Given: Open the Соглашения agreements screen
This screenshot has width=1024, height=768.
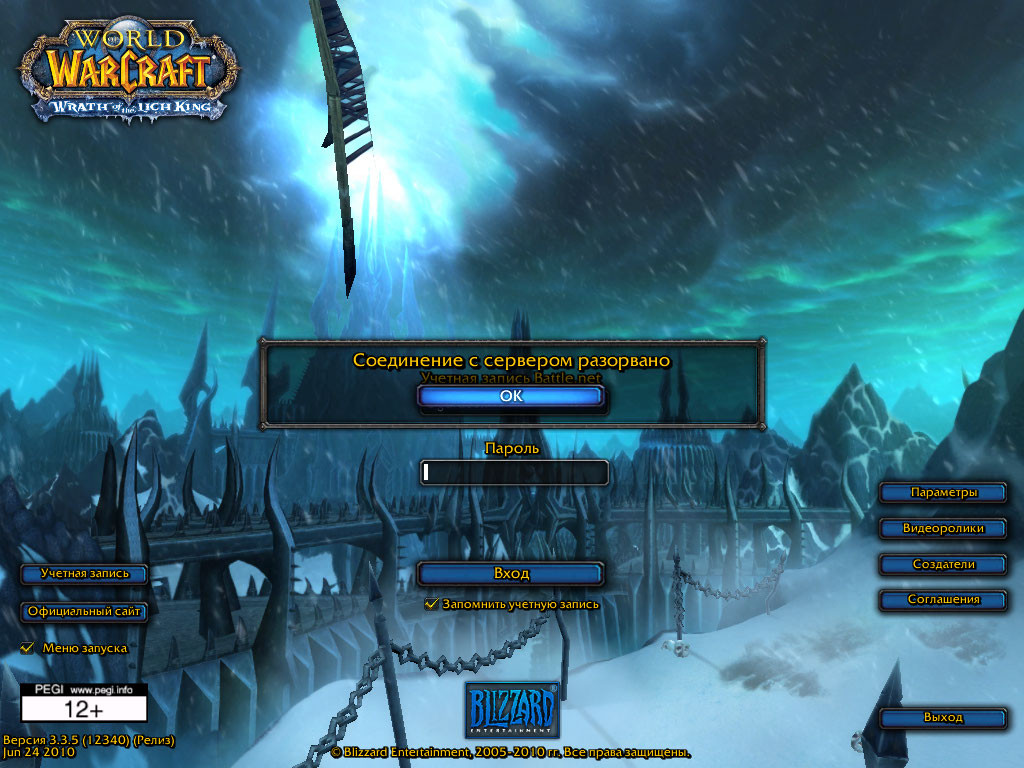Looking at the screenshot, I should click(x=943, y=600).
